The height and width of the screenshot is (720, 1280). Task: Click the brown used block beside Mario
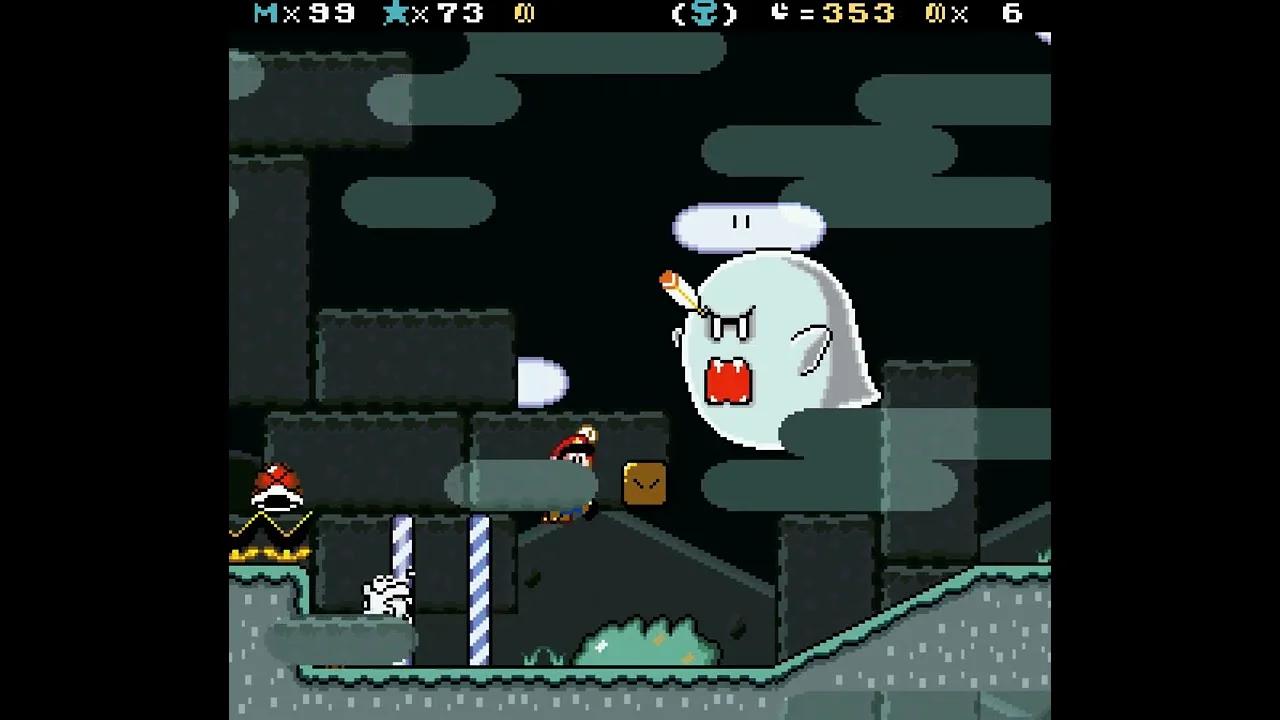click(645, 483)
